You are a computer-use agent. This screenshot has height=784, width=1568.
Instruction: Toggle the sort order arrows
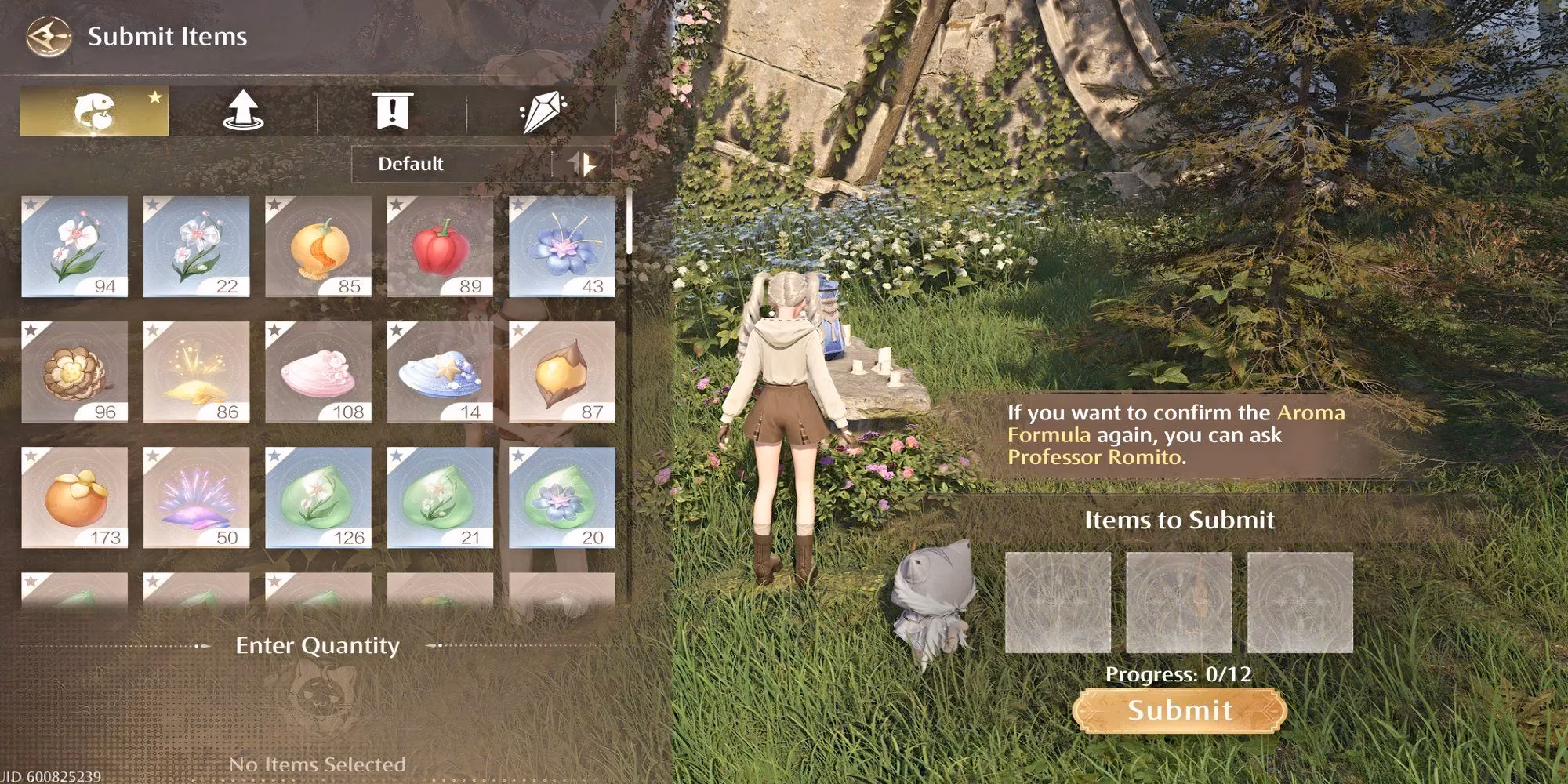tap(583, 164)
